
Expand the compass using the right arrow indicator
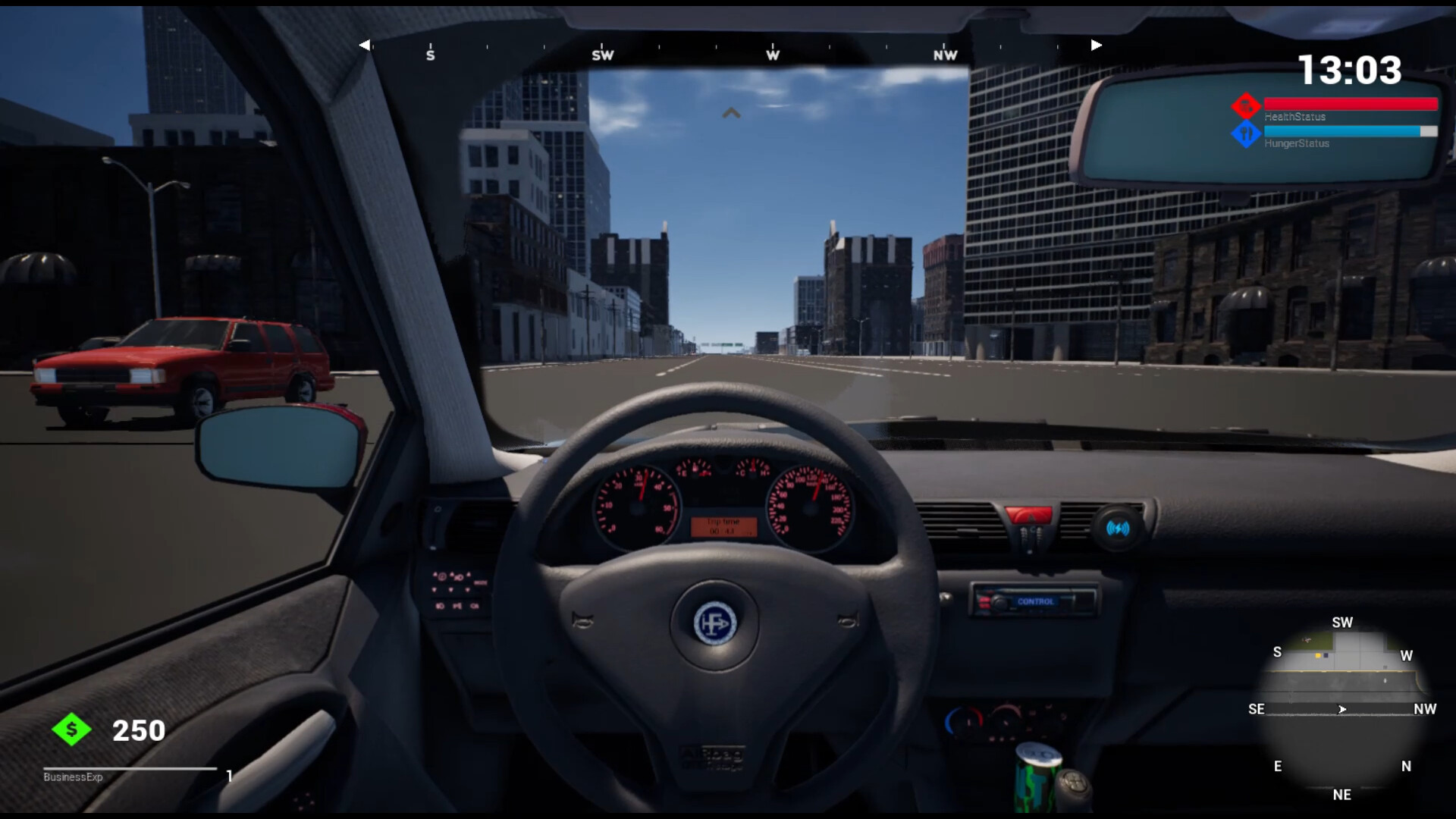(x=1096, y=45)
